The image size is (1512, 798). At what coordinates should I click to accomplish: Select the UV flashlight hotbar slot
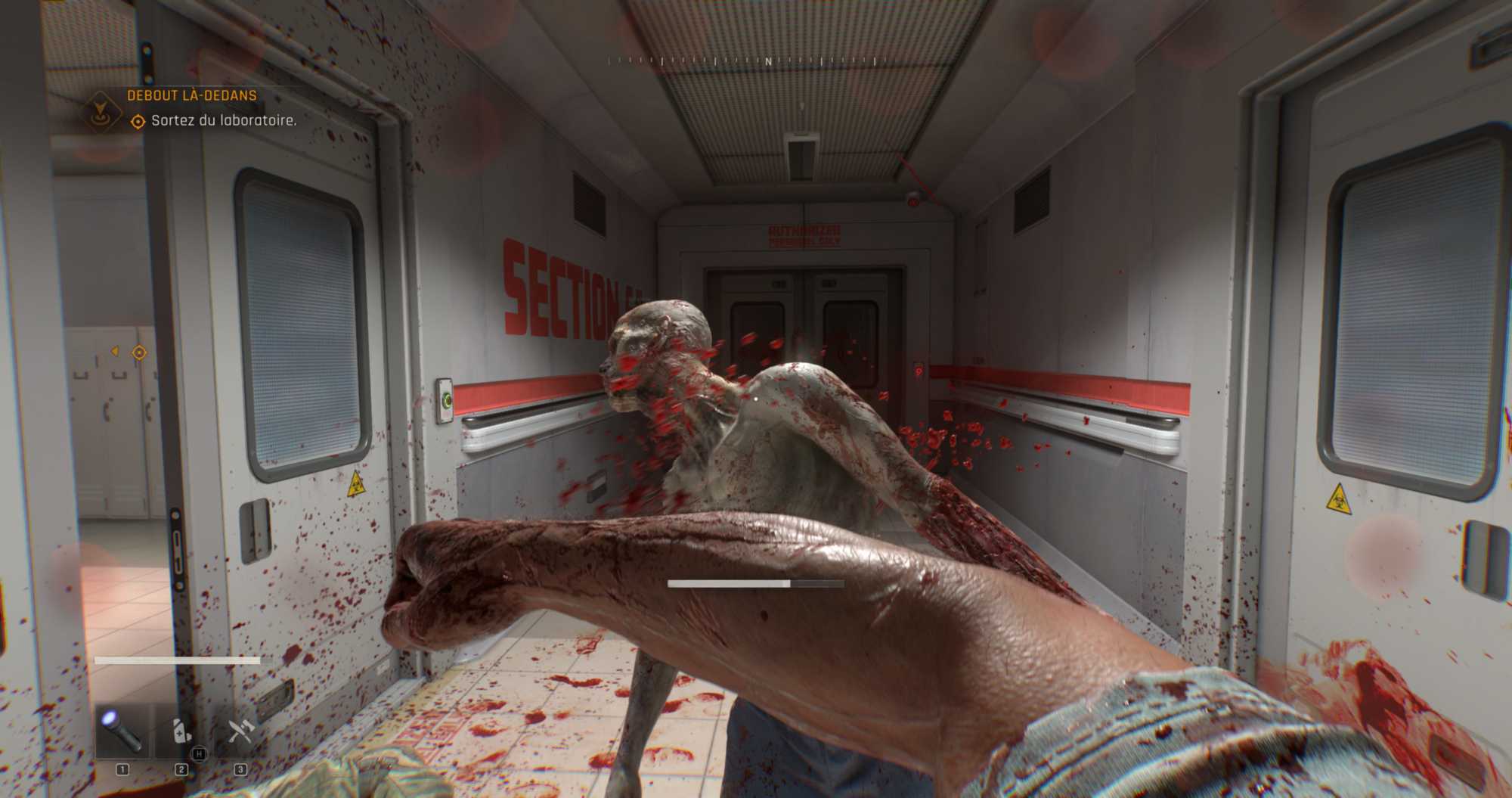click(x=122, y=731)
